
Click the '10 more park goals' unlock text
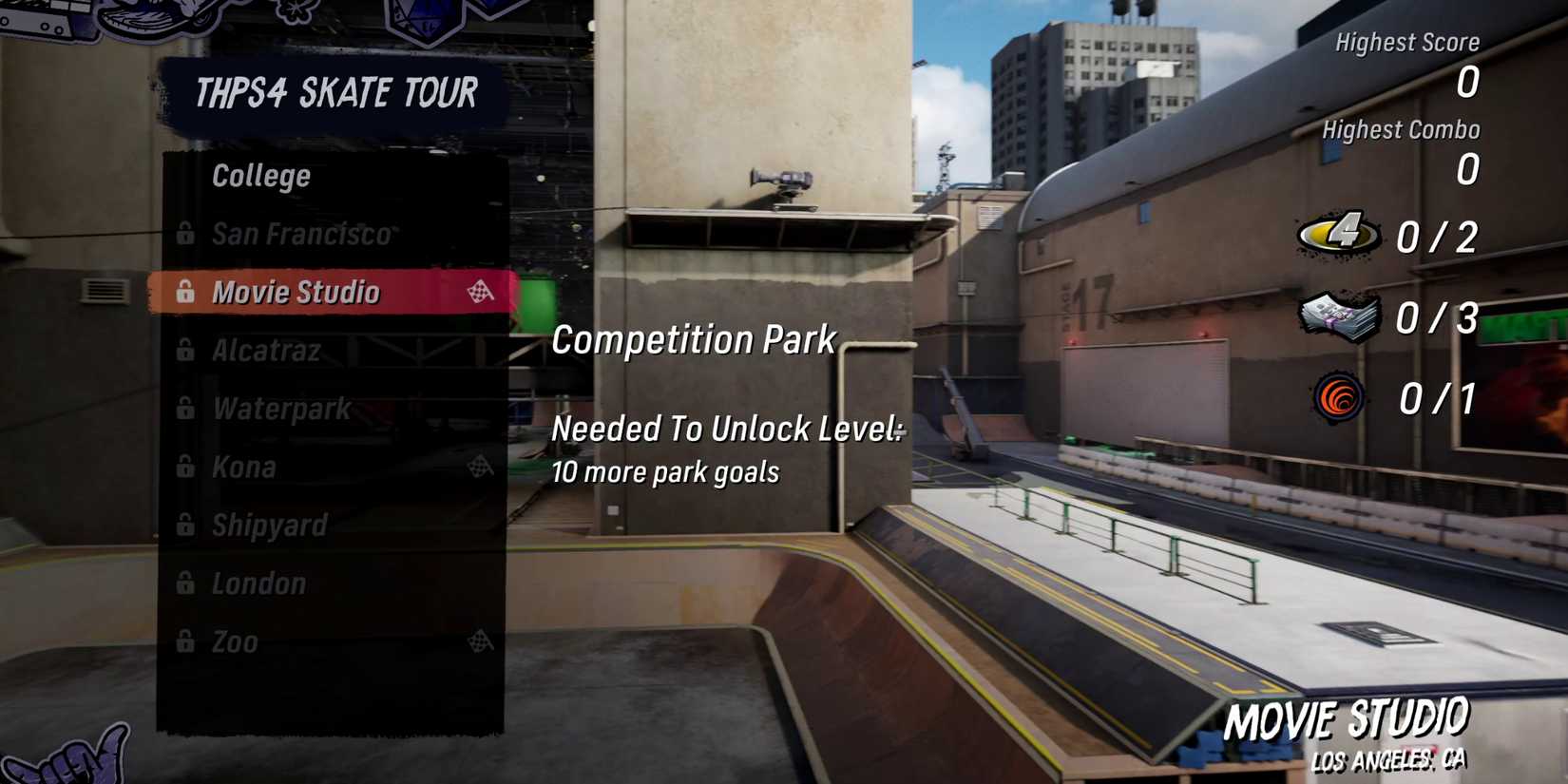point(665,471)
